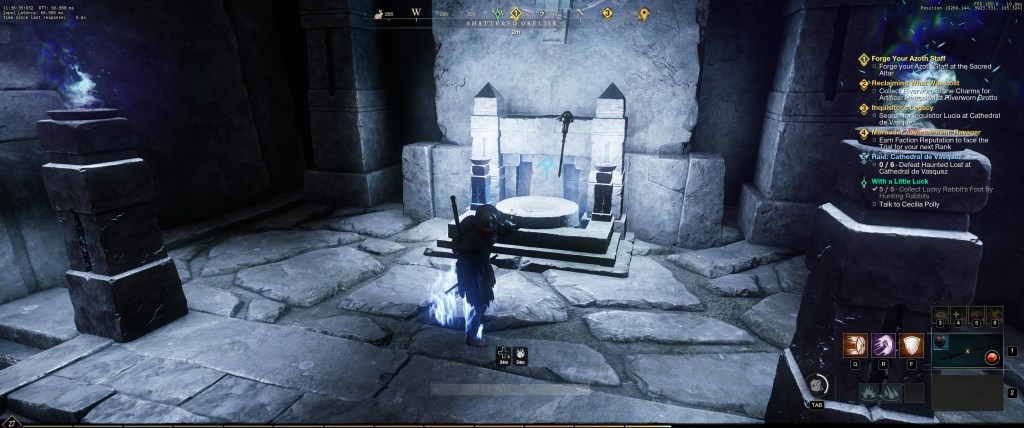Activate the orange ability icon above Q

(x=855, y=343)
